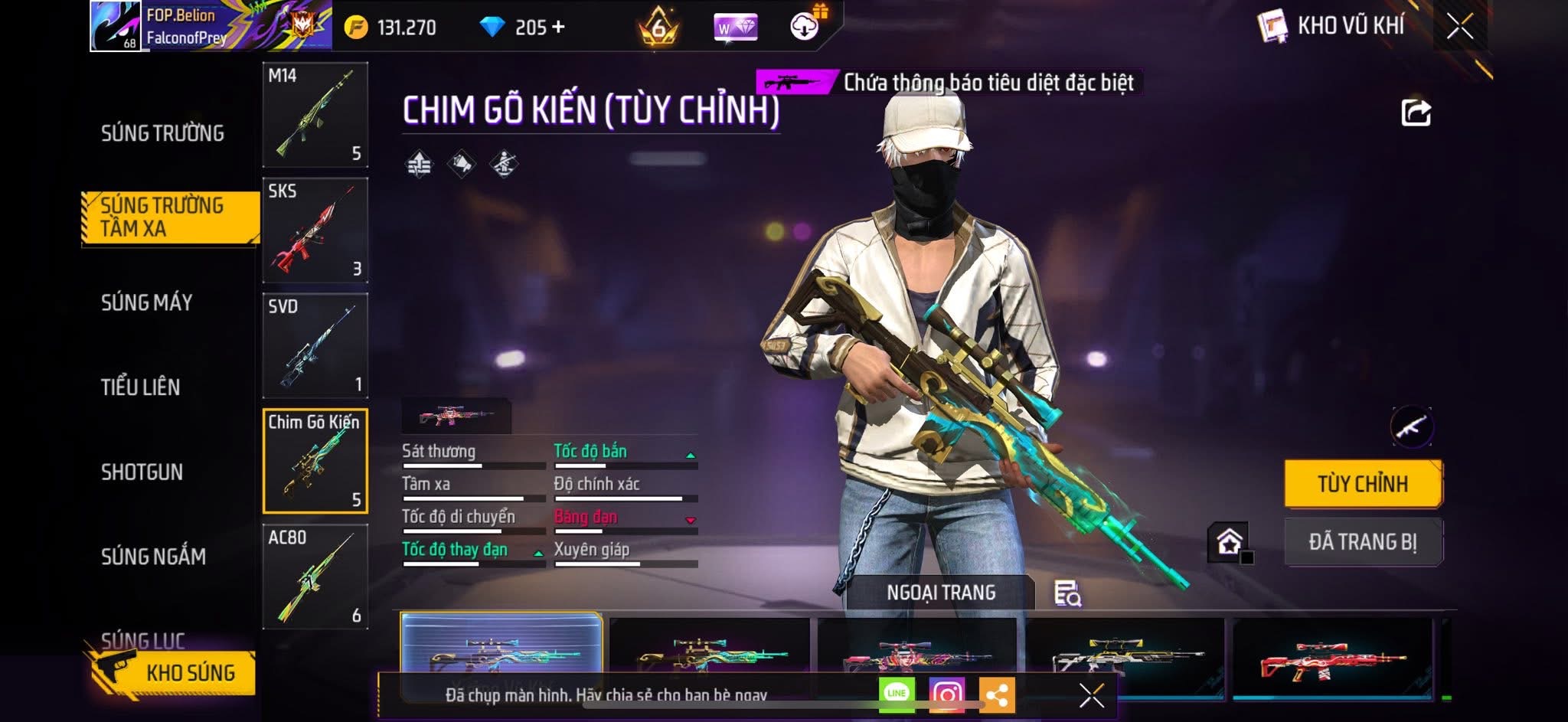Switch to SÚNG MÁY category

[146, 302]
